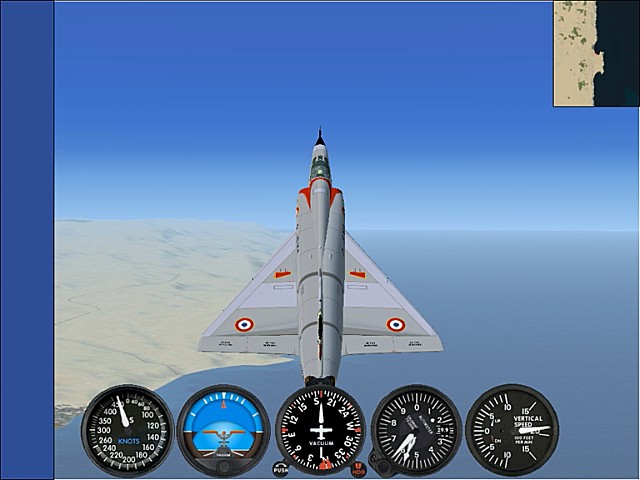
Task: Click the PUSH knob on heading gauge
Action: click(280, 468)
